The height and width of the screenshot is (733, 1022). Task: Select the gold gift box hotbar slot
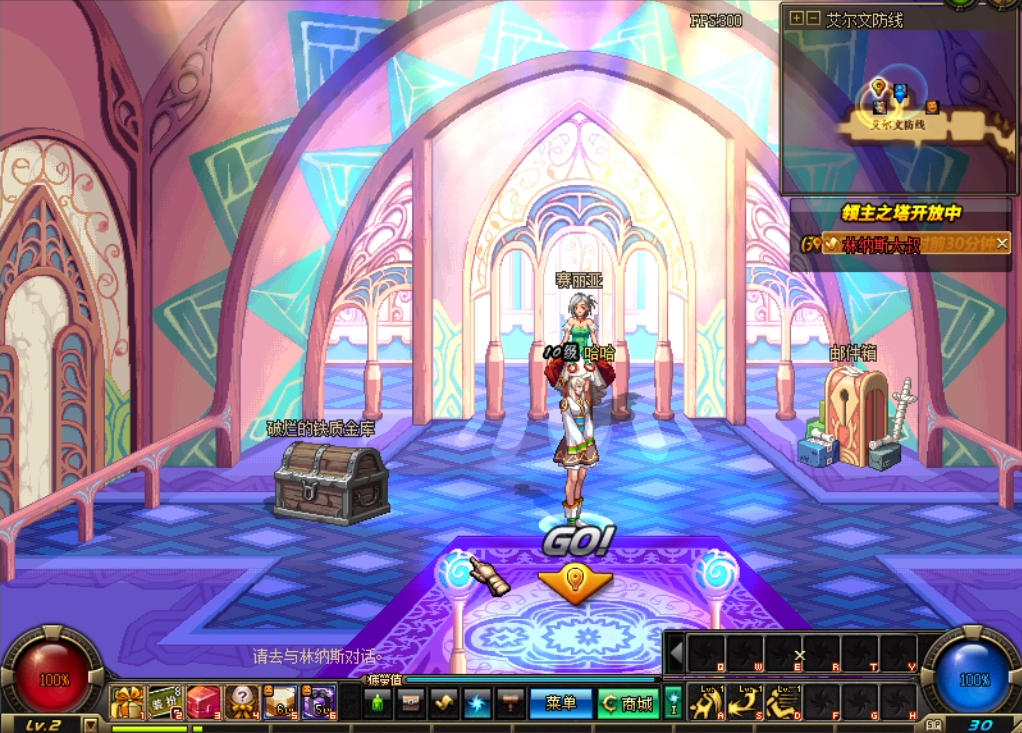click(x=128, y=702)
